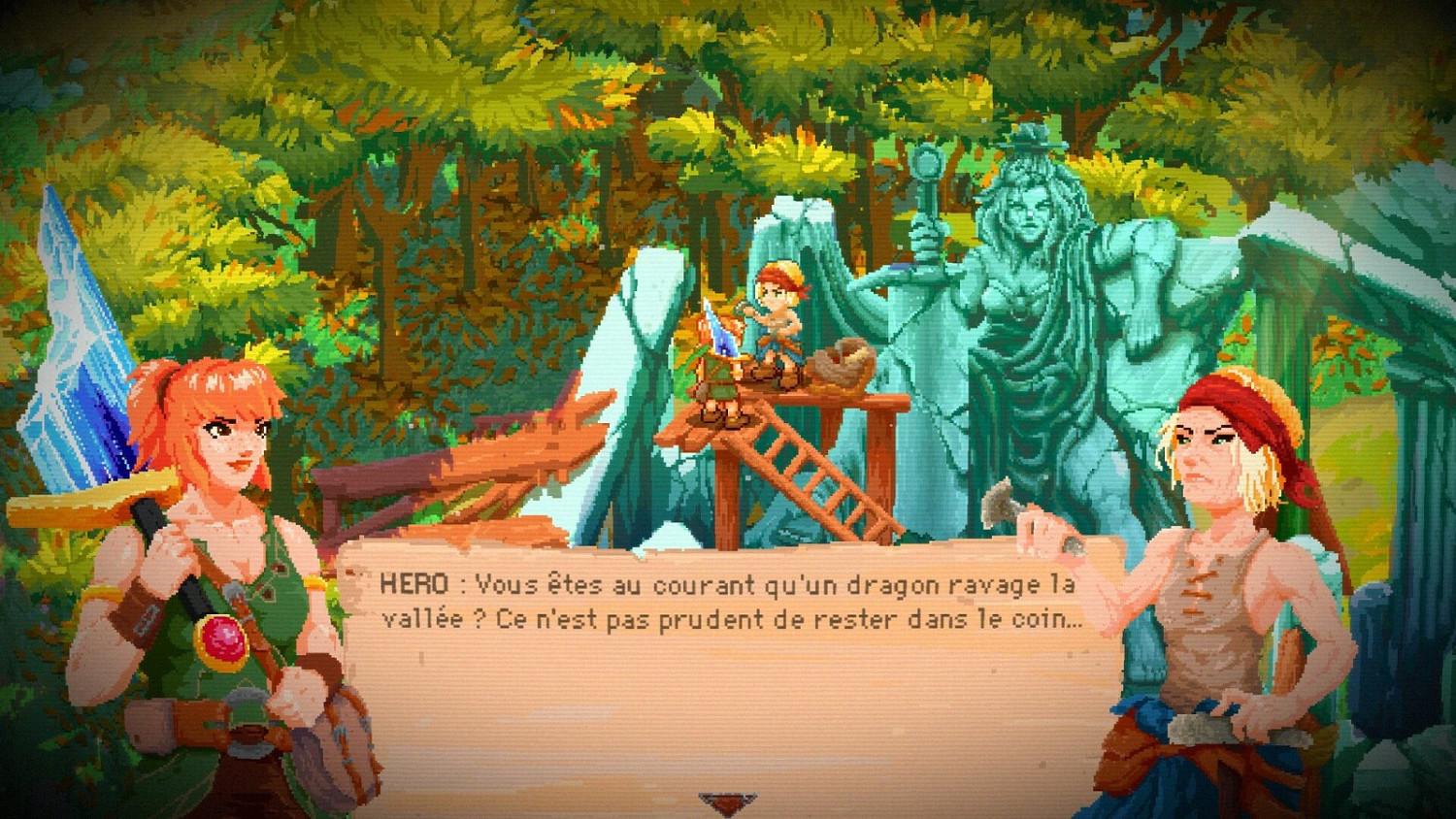Viewport: 1456px width, 819px height.
Task: Click the word 'vallée' in the dialogue text
Action: (420, 620)
